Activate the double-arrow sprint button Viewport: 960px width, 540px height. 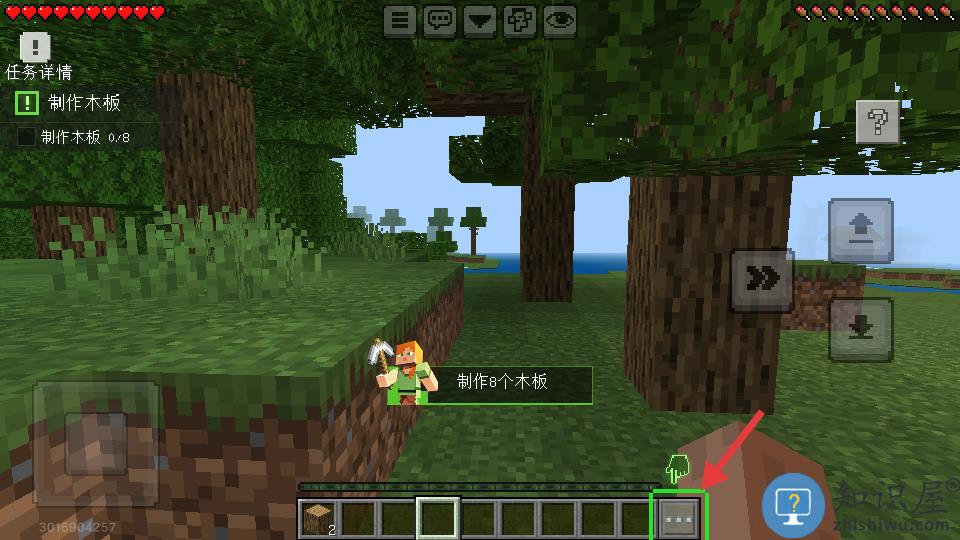(763, 281)
